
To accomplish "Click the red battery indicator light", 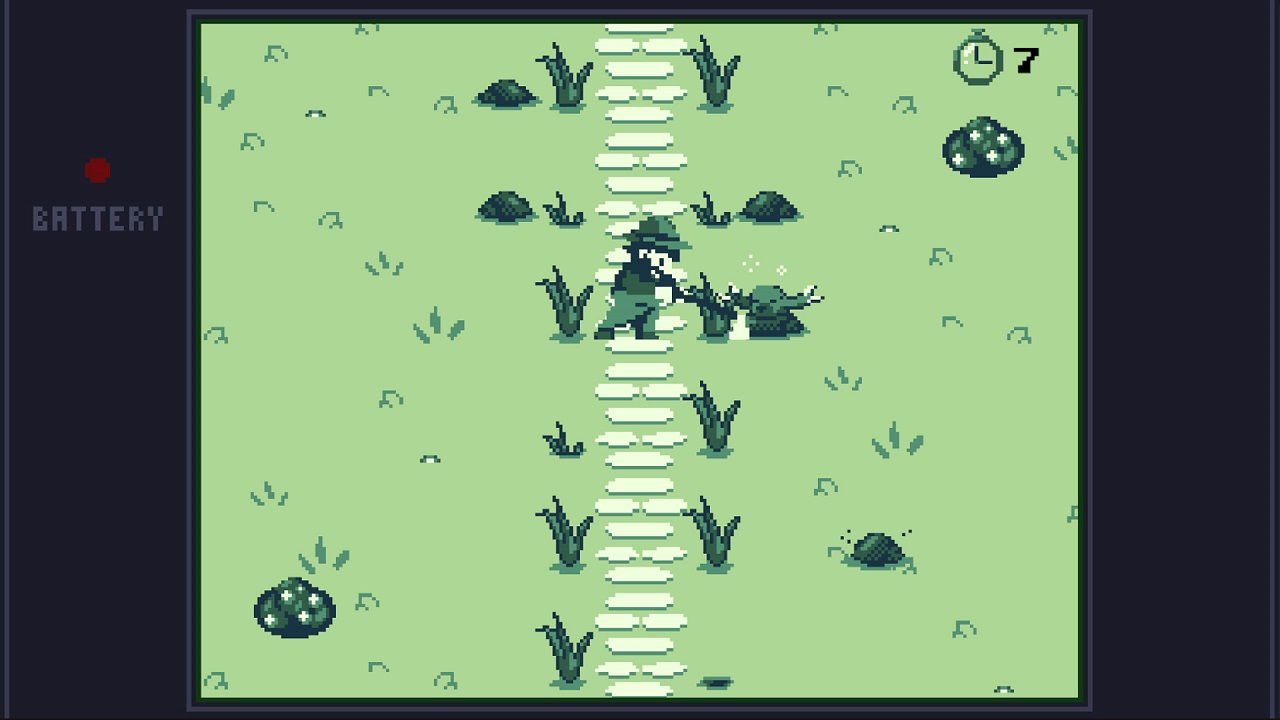I will [97, 168].
